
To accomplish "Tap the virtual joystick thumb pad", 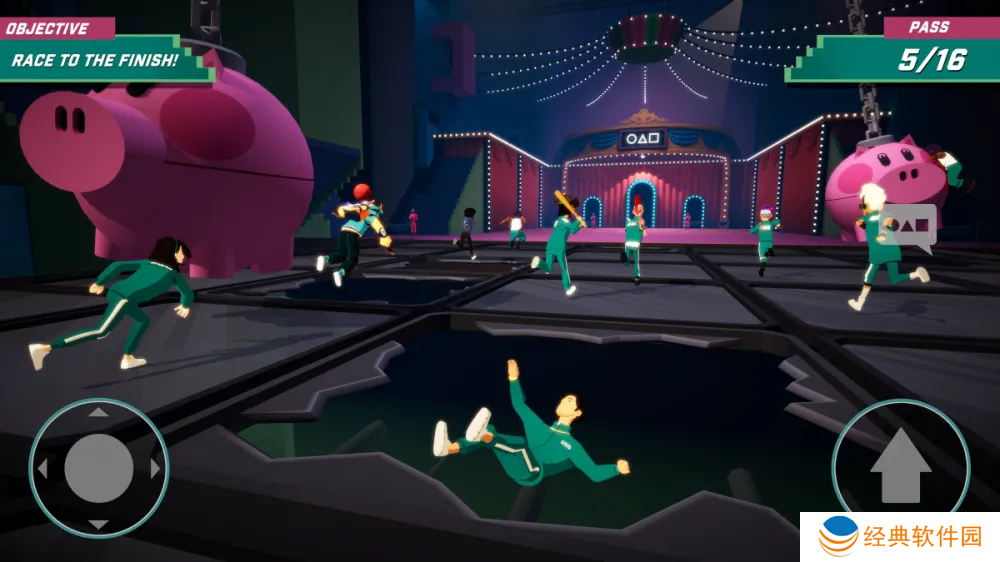I will click(x=98, y=468).
